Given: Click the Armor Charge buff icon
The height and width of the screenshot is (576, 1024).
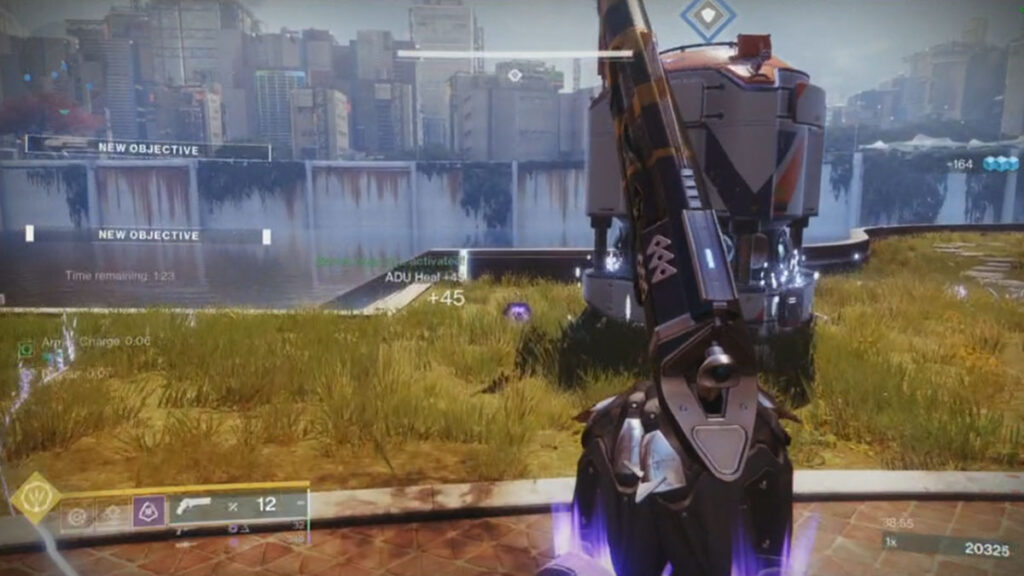Looking at the screenshot, I should pos(27,349).
